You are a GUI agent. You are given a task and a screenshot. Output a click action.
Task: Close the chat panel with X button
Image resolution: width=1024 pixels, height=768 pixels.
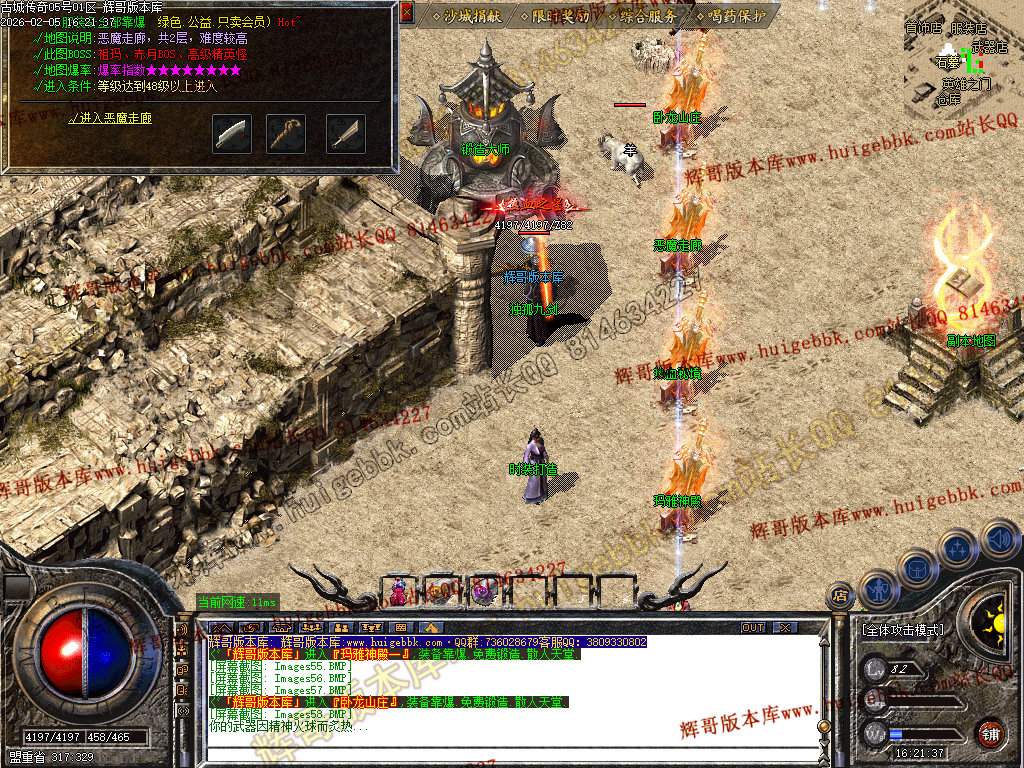(785, 628)
